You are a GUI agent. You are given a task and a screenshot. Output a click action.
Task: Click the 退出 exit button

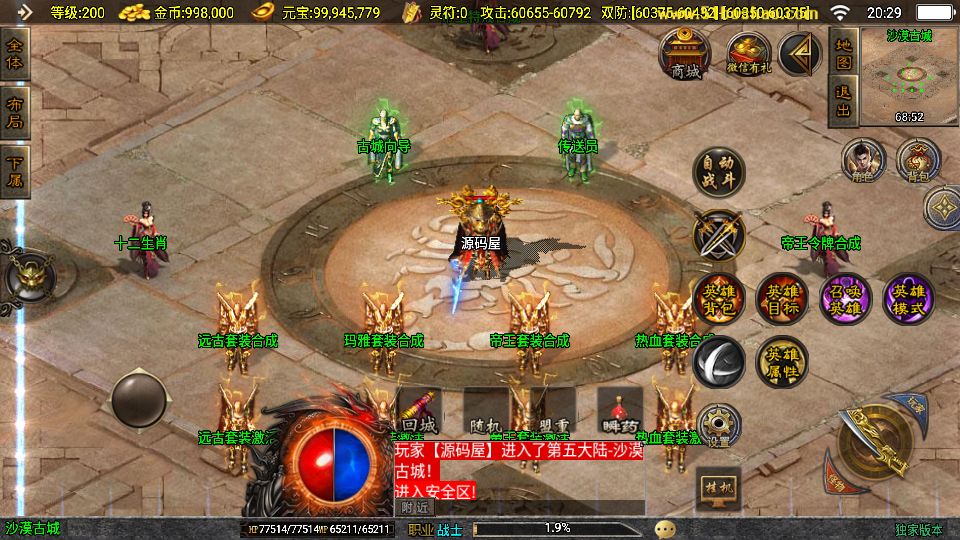pyautogui.click(x=843, y=101)
